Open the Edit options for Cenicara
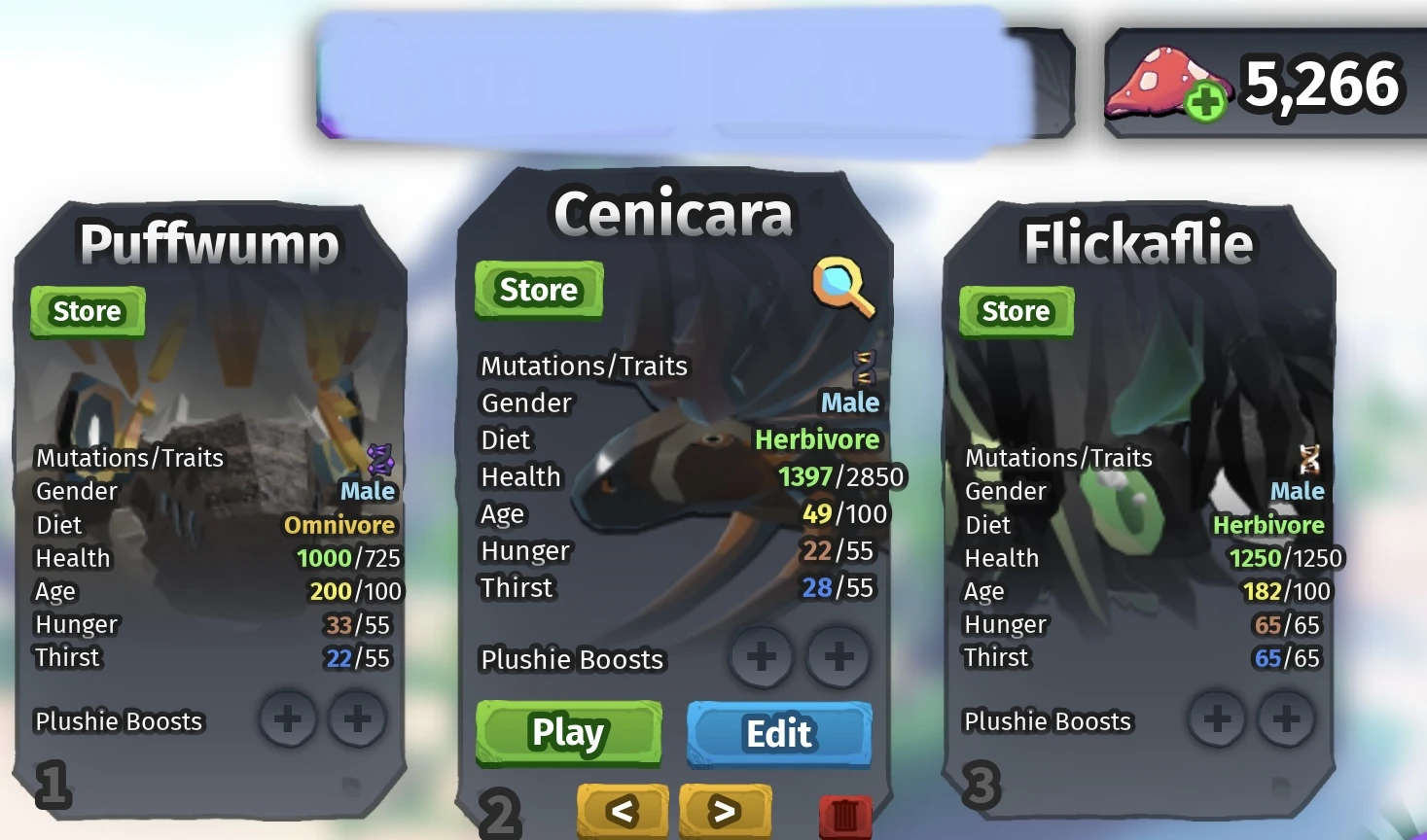 pyautogui.click(x=777, y=734)
